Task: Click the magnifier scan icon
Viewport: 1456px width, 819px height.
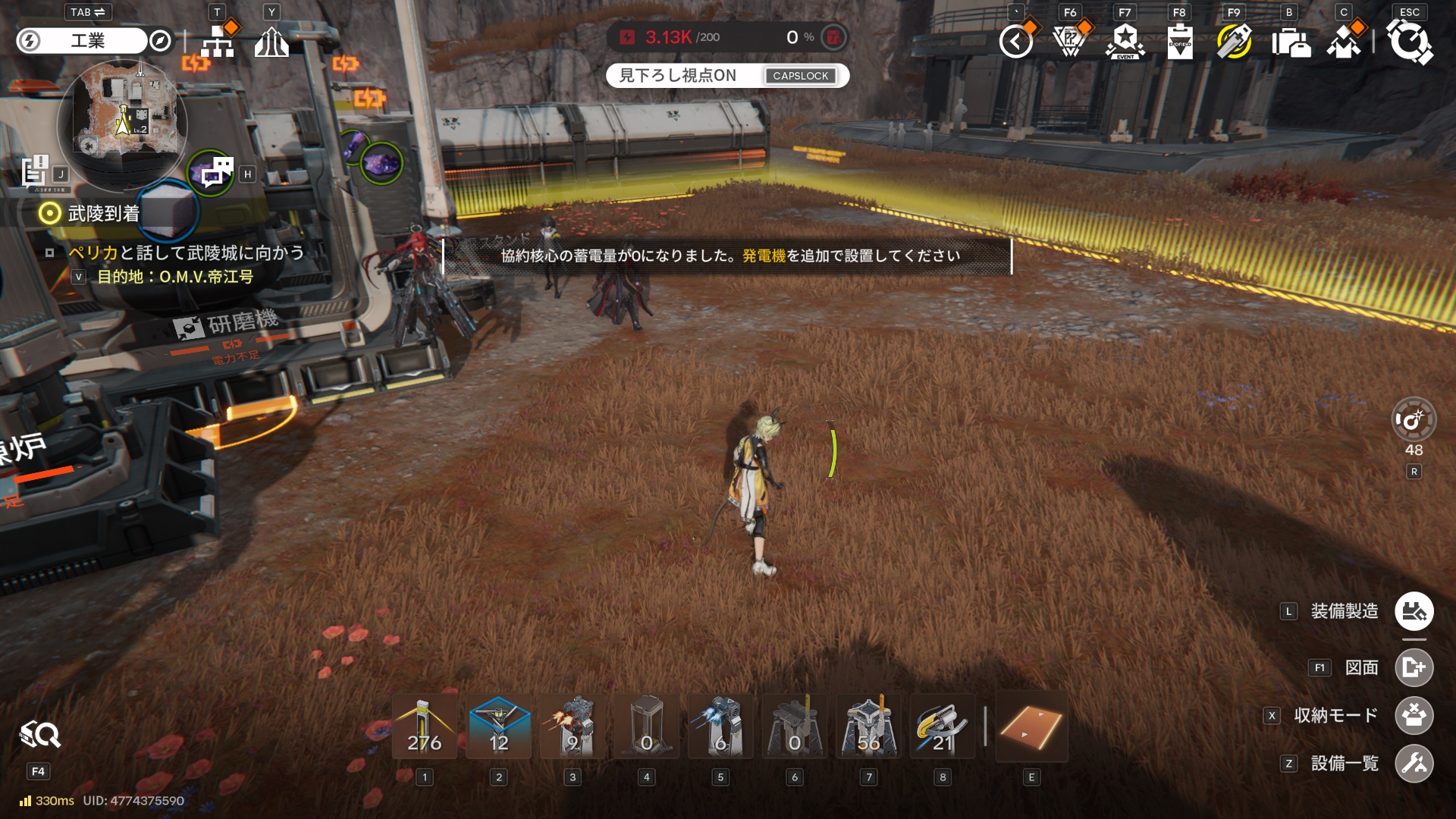Action: coord(39,735)
